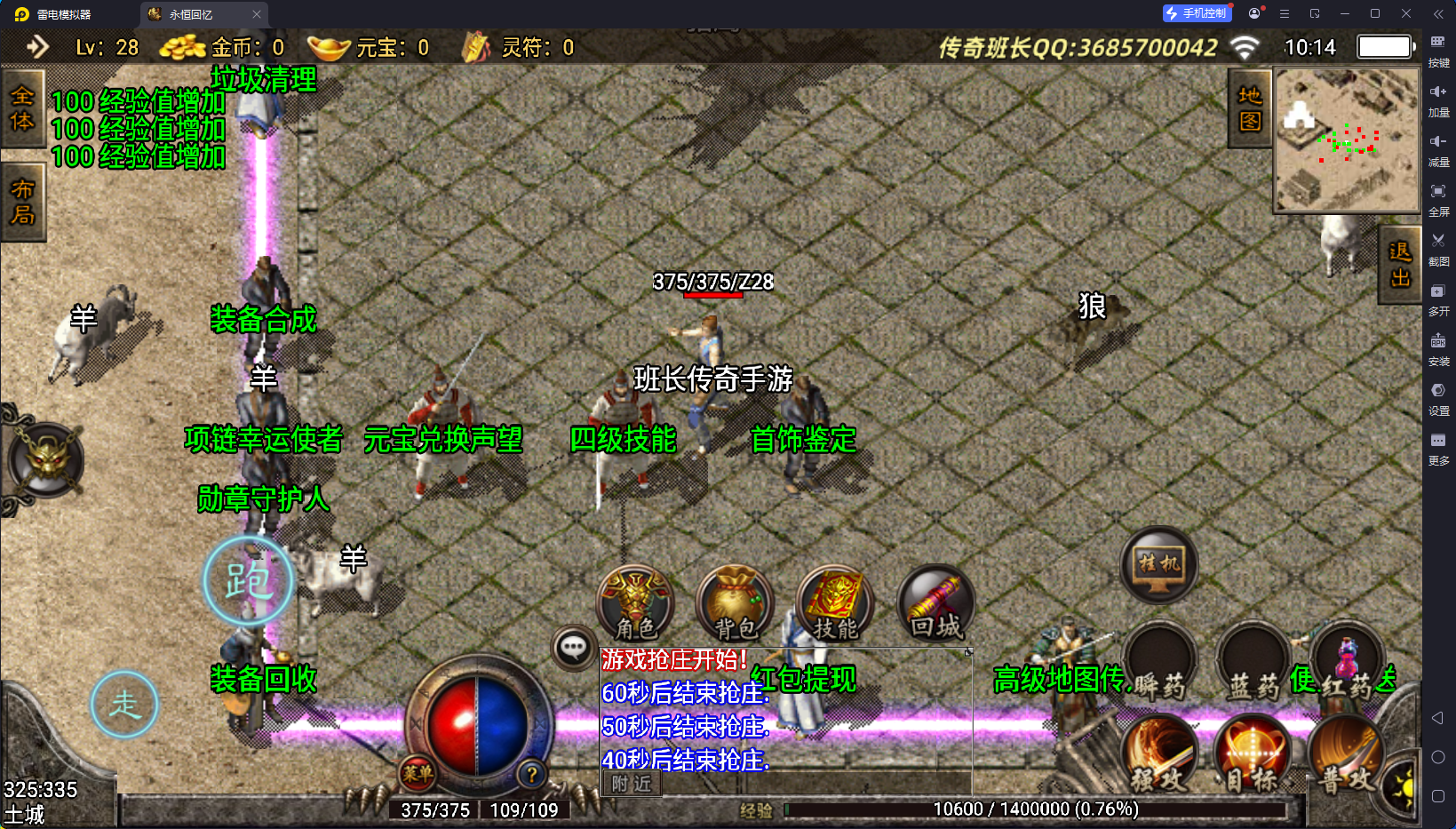Activate the 强攻 forced attack skill

pyautogui.click(x=1159, y=755)
